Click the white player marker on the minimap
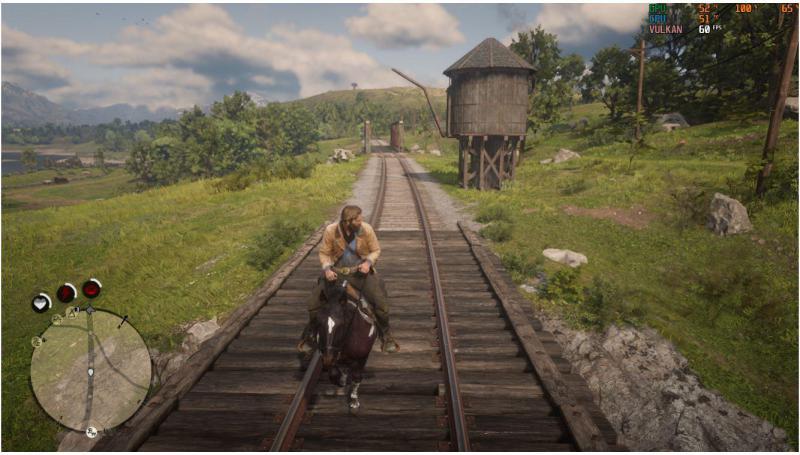 point(91,373)
